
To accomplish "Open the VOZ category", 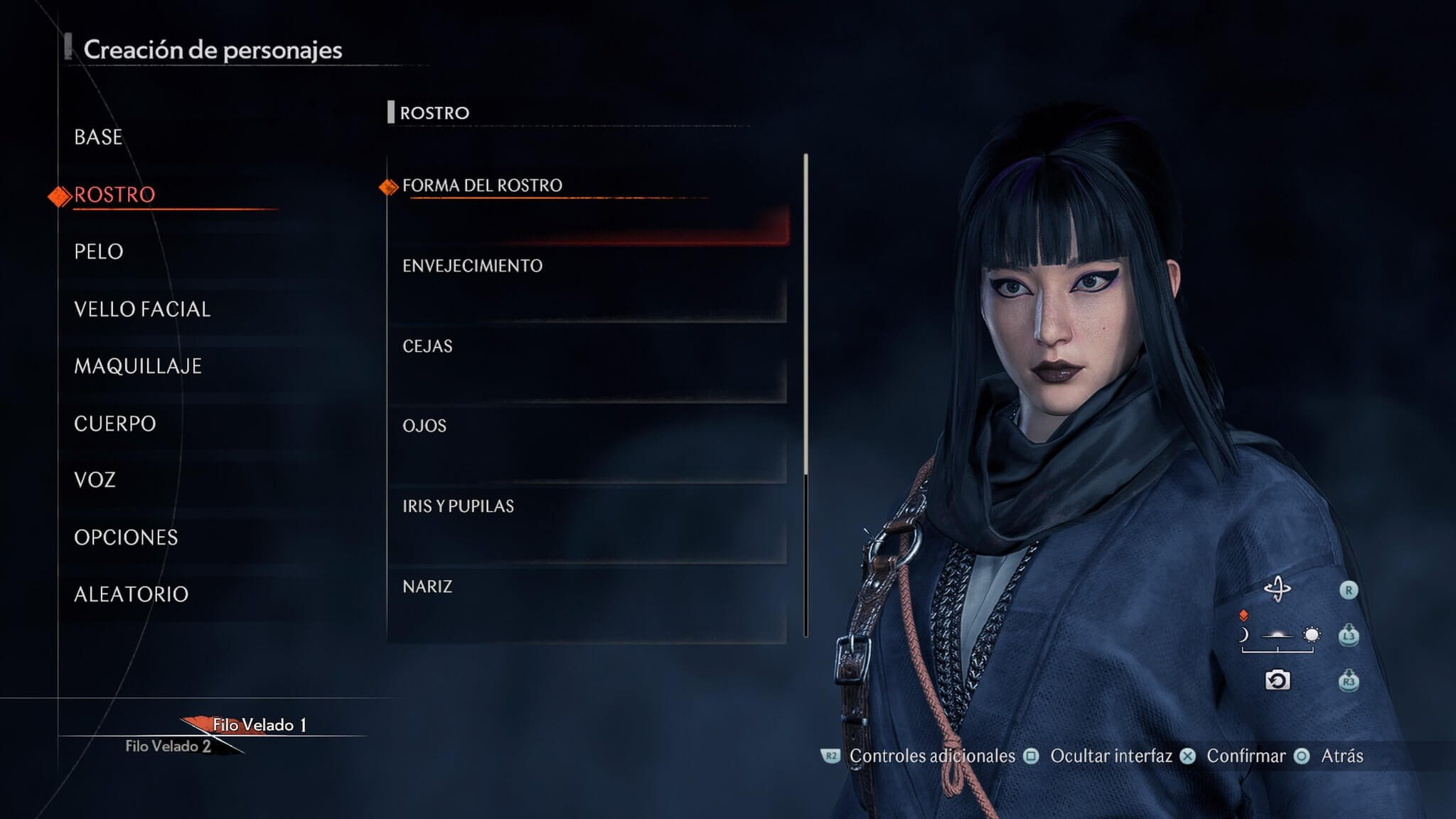I will click(x=95, y=480).
